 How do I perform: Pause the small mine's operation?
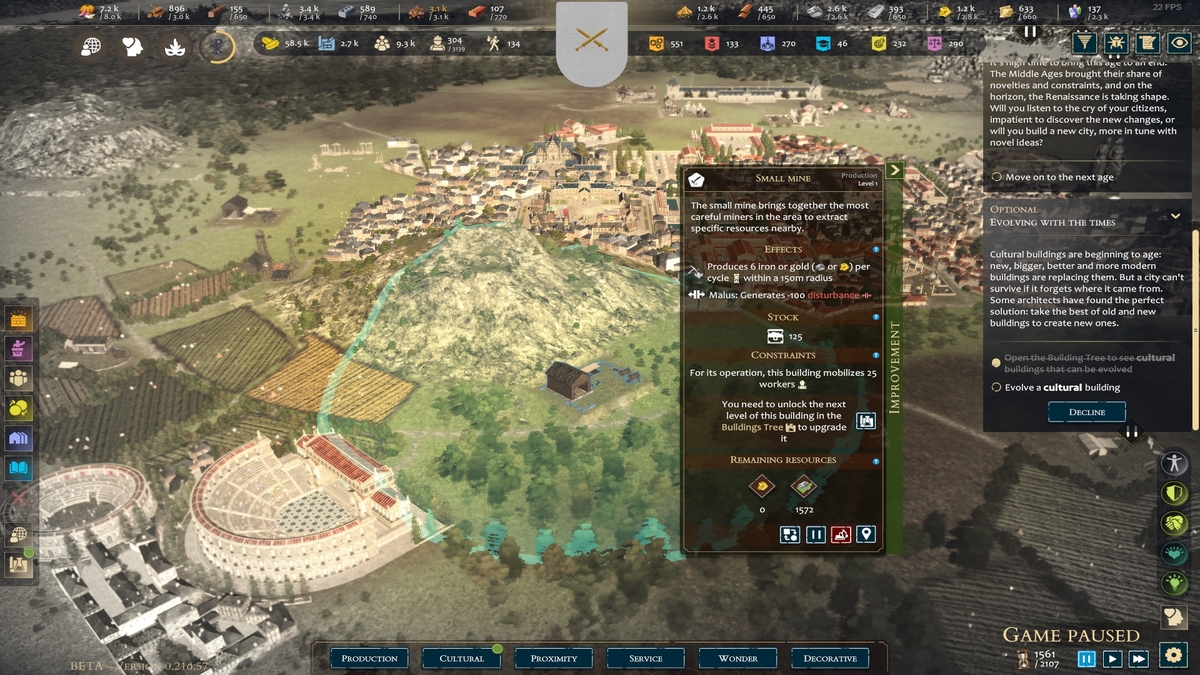(x=816, y=534)
